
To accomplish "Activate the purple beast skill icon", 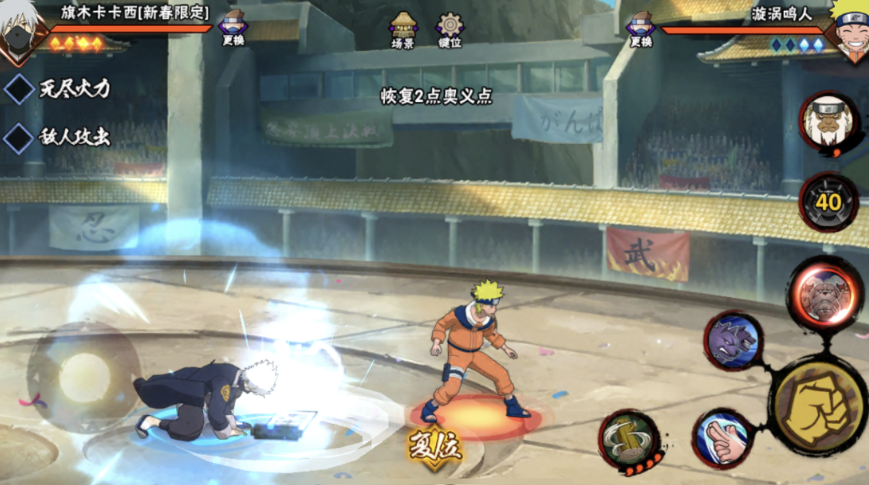I will (733, 341).
